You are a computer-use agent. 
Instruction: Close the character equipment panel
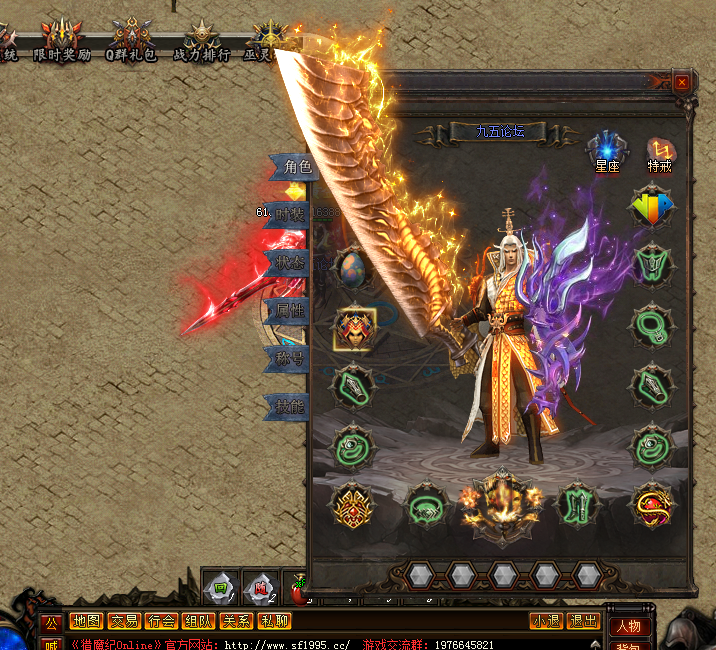pyautogui.click(x=682, y=82)
